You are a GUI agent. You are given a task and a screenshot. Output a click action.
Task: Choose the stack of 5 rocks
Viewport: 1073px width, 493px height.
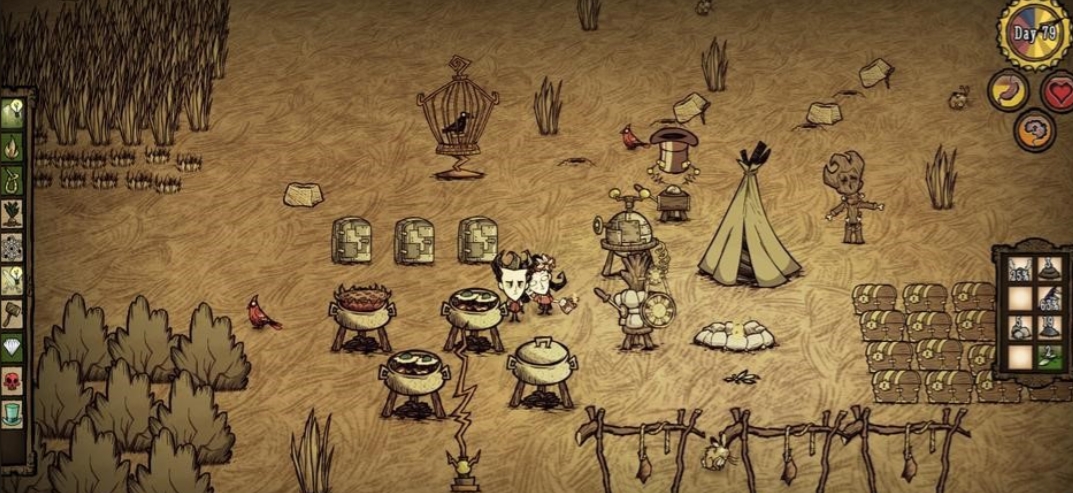(x=1018, y=329)
